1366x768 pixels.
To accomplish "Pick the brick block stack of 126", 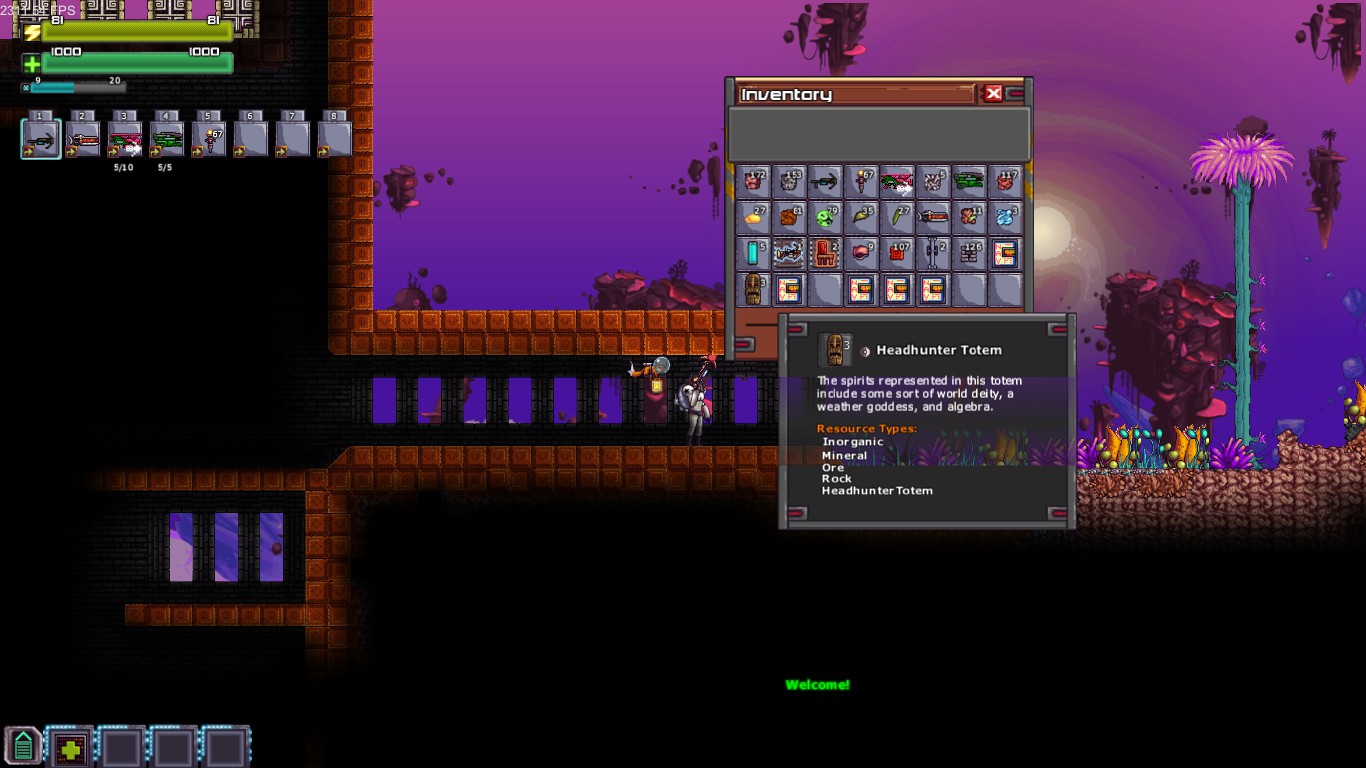I will point(969,253).
